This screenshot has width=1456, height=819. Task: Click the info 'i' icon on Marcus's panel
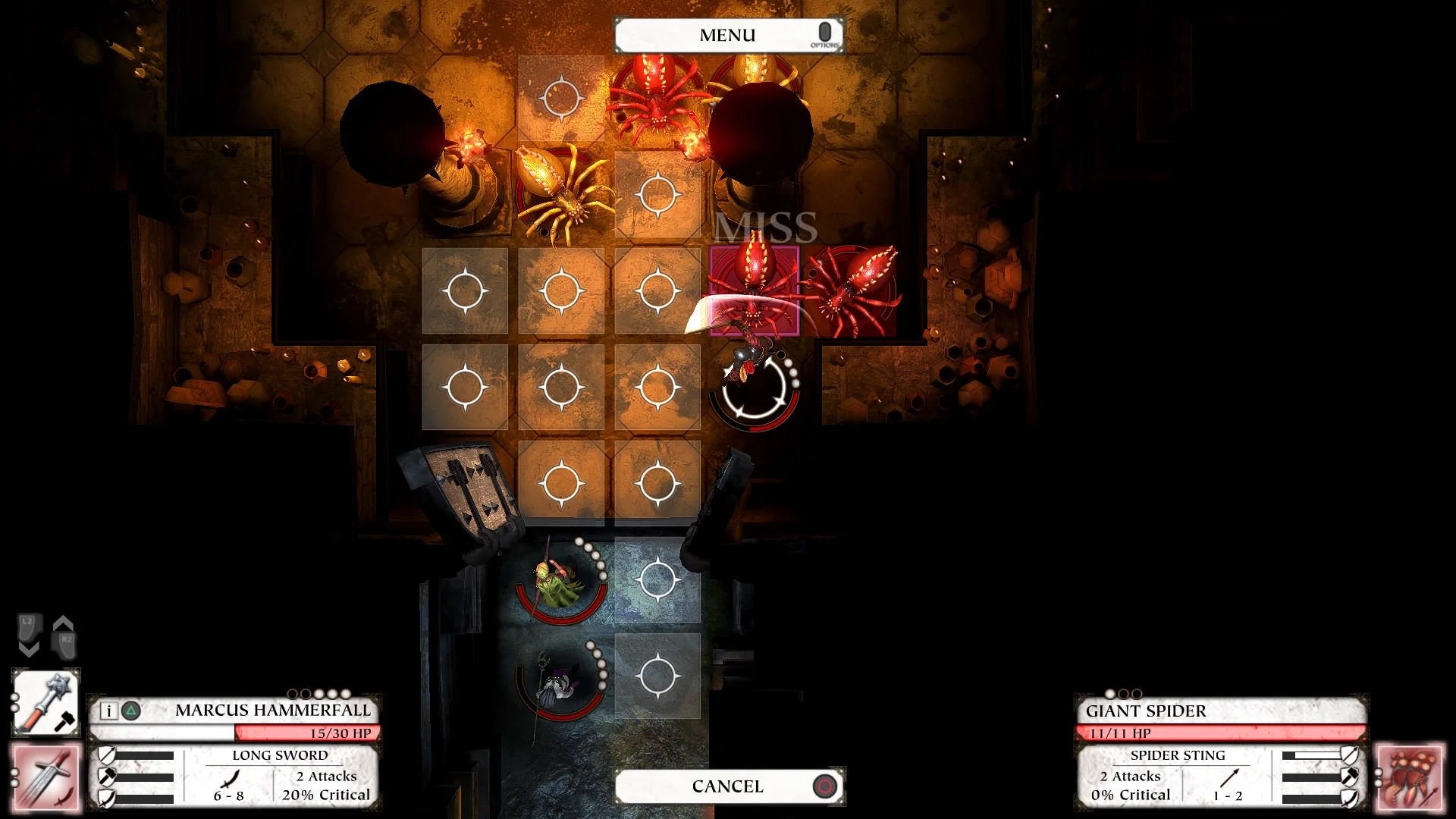click(108, 711)
